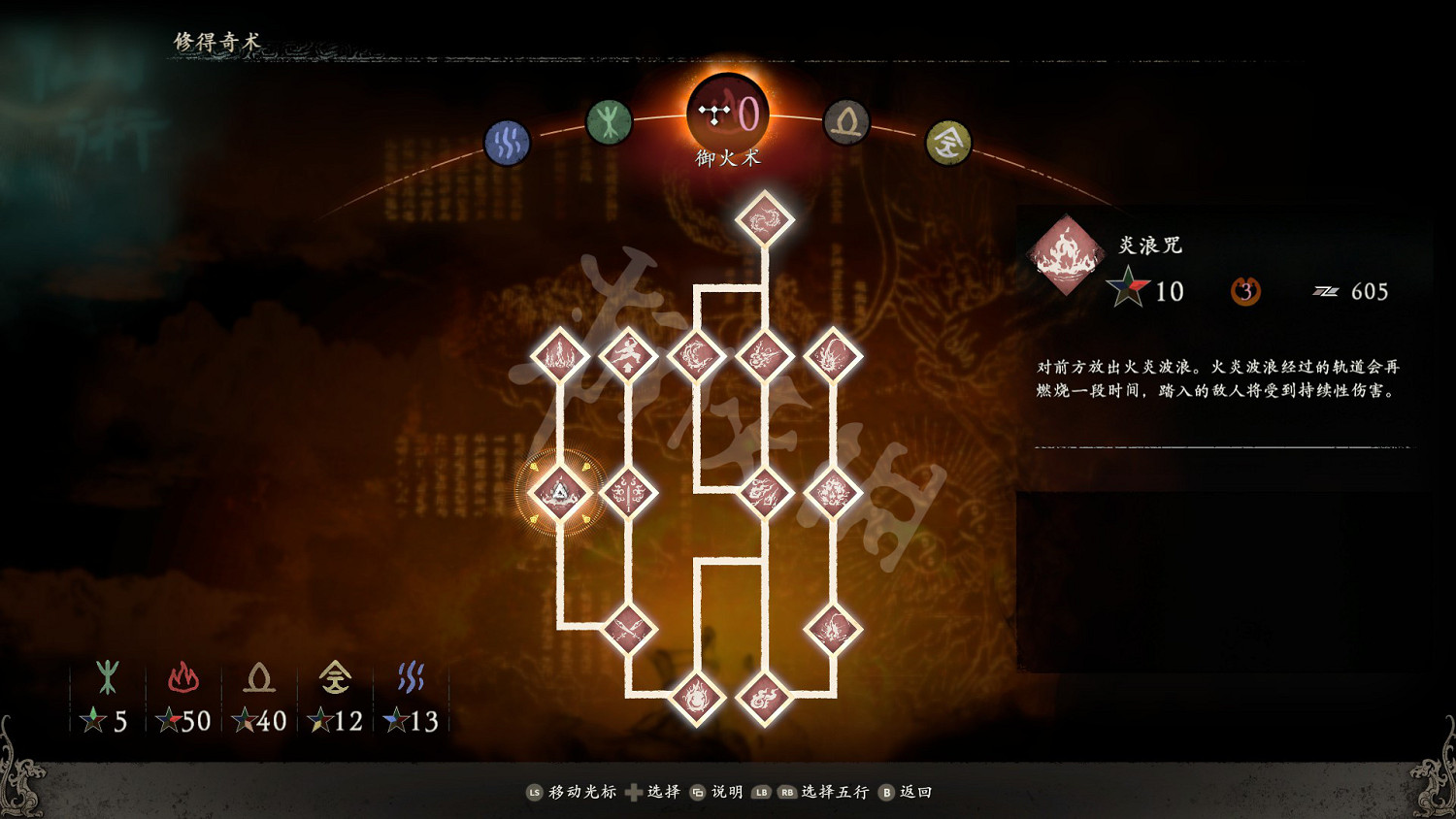Select the golden metal element icon on far right
Viewport: 1456px width, 819px height.
(948, 142)
